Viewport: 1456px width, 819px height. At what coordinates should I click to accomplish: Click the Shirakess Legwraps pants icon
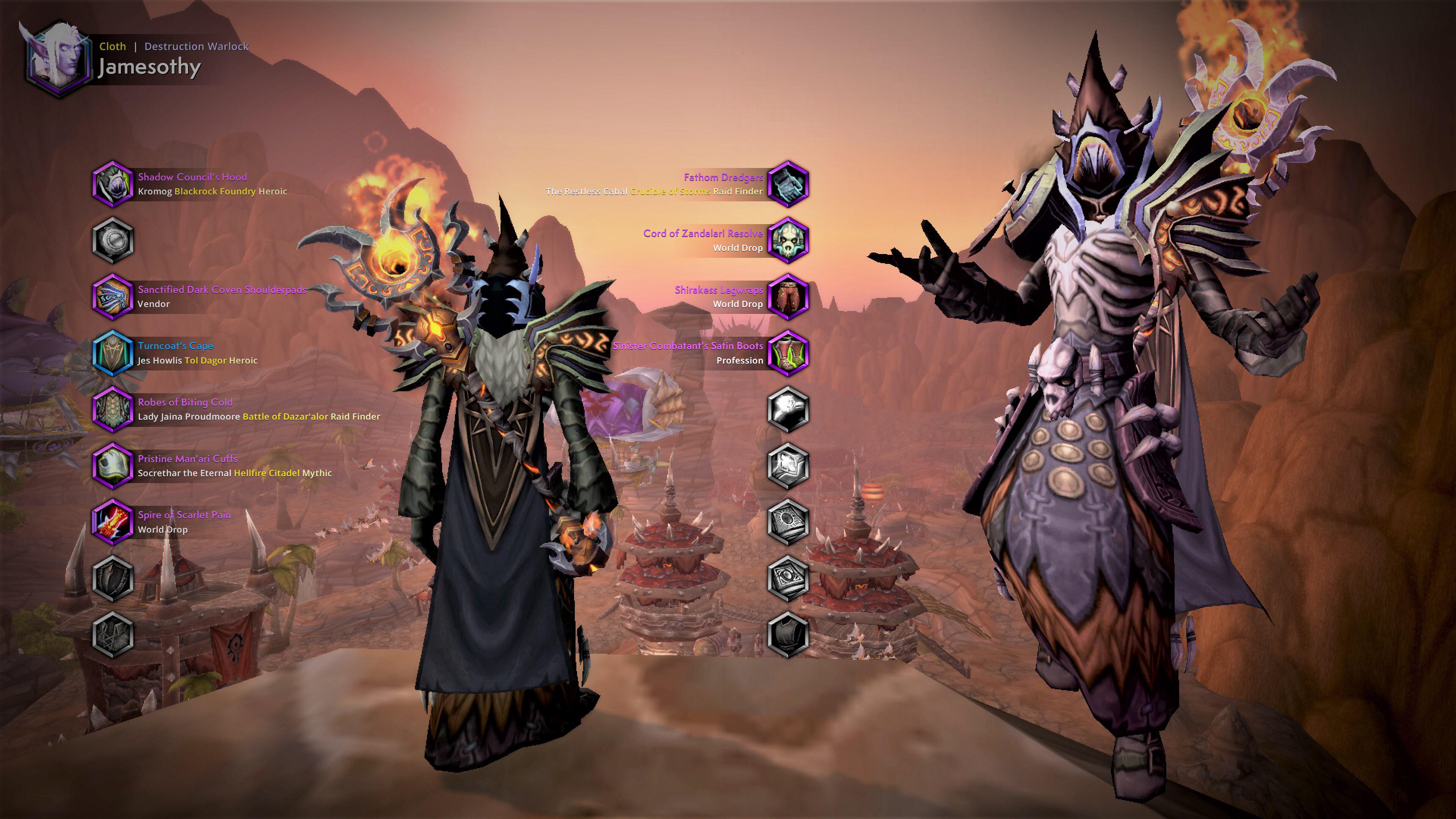(789, 297)
